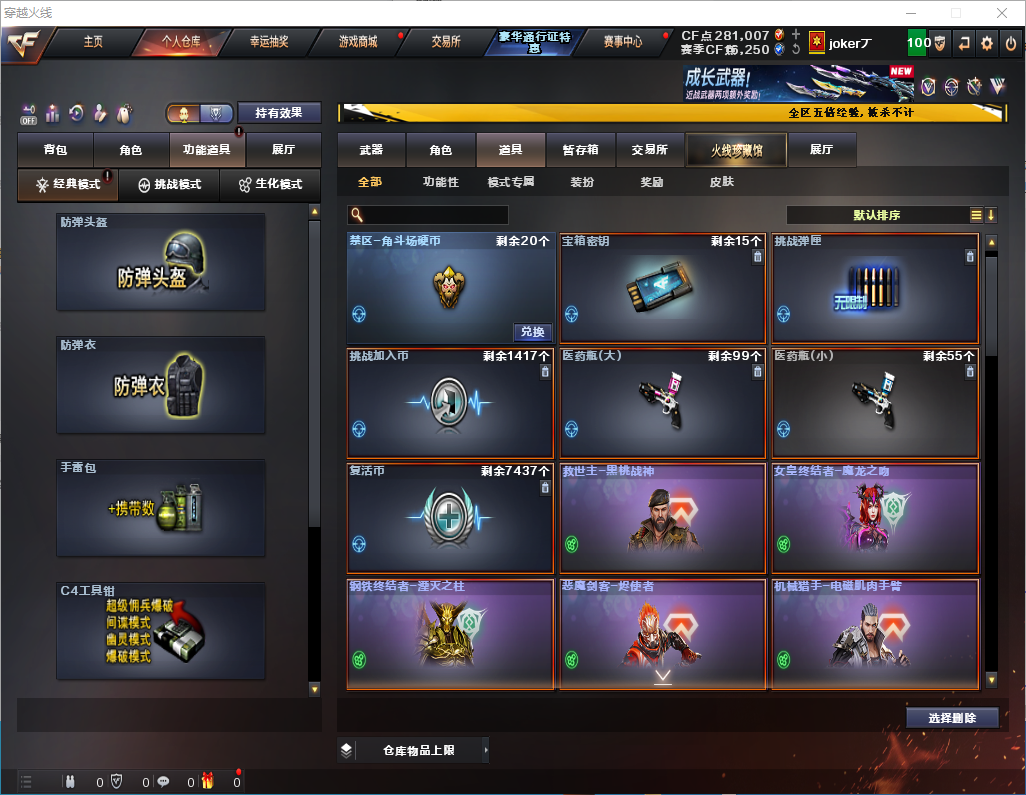This screenshot has width=1026, height=795.
Task: Pick the 防弹头盔 helmet item
Action: 161,262
